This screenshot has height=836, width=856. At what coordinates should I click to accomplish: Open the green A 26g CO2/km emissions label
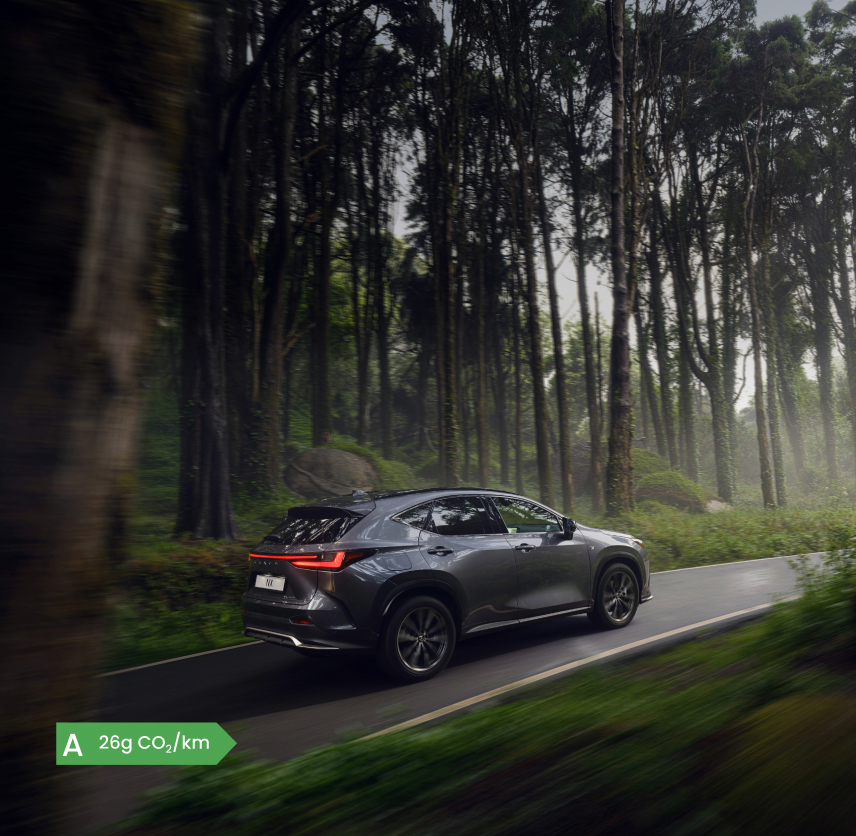pyautogui.click(x=145, y=743)
